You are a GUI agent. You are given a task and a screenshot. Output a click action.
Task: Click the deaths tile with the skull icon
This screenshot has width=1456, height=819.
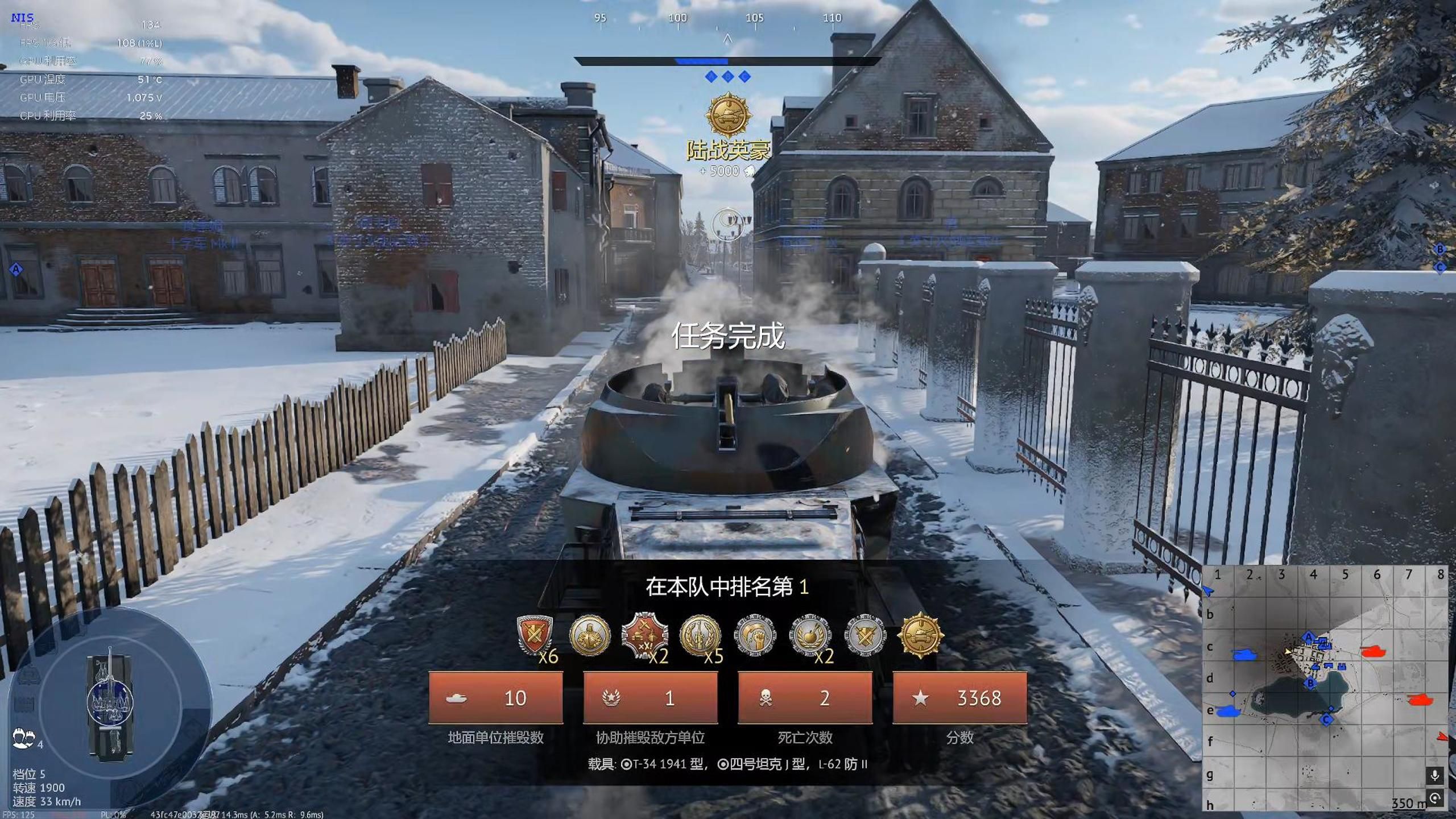pos(805,698)
